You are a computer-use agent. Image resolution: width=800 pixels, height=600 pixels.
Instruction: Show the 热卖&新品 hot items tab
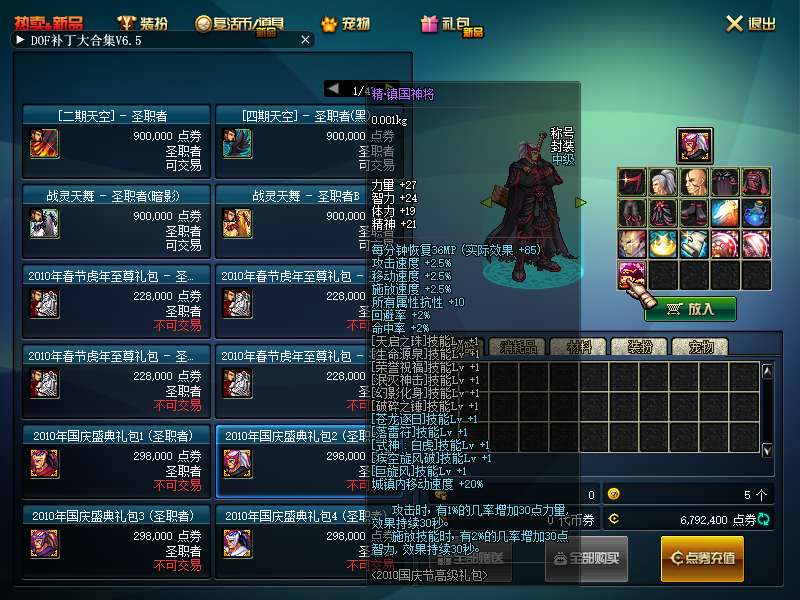50,23
